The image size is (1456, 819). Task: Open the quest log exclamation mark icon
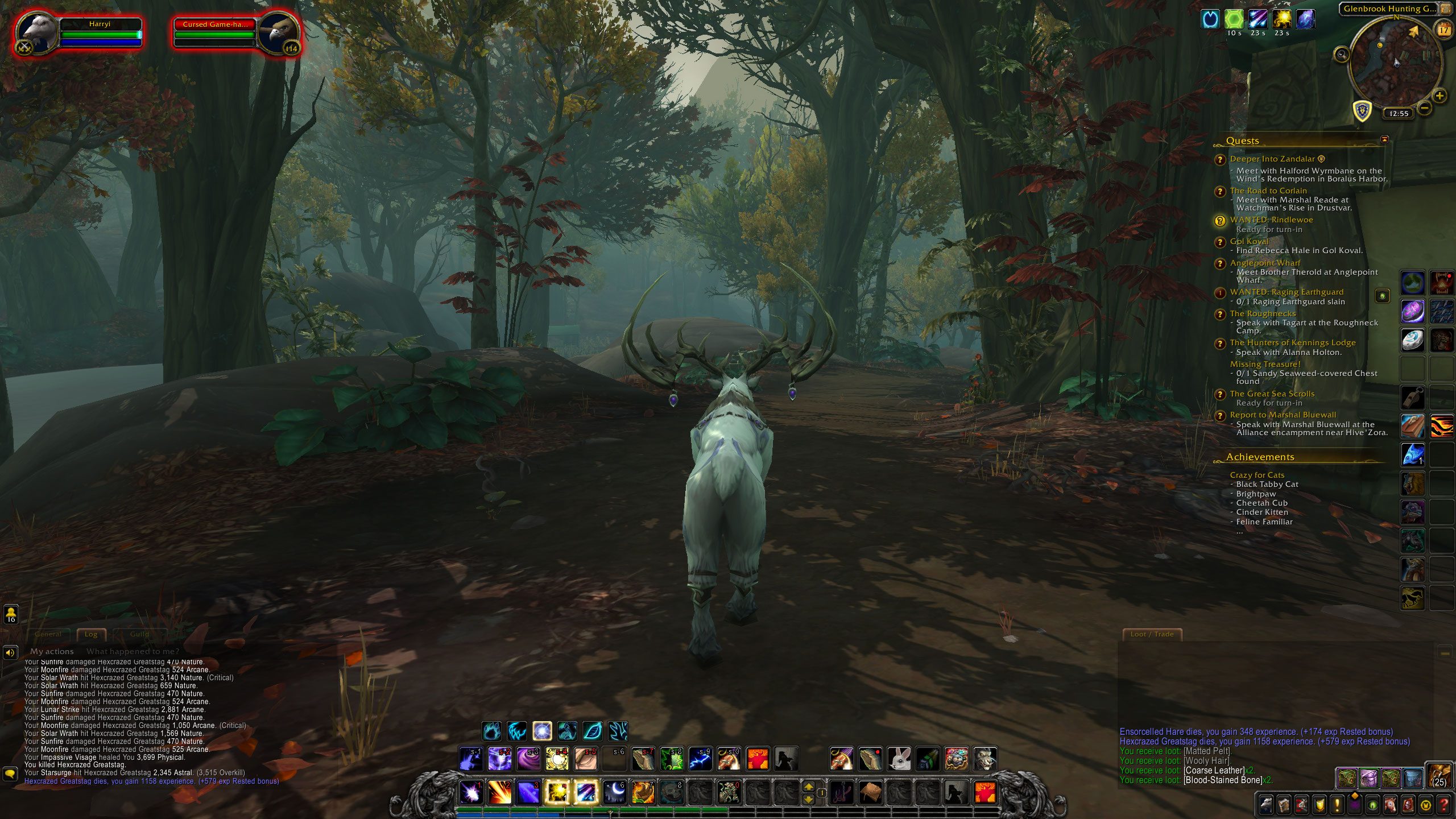pyautogui.click(x=1337, y=804)
